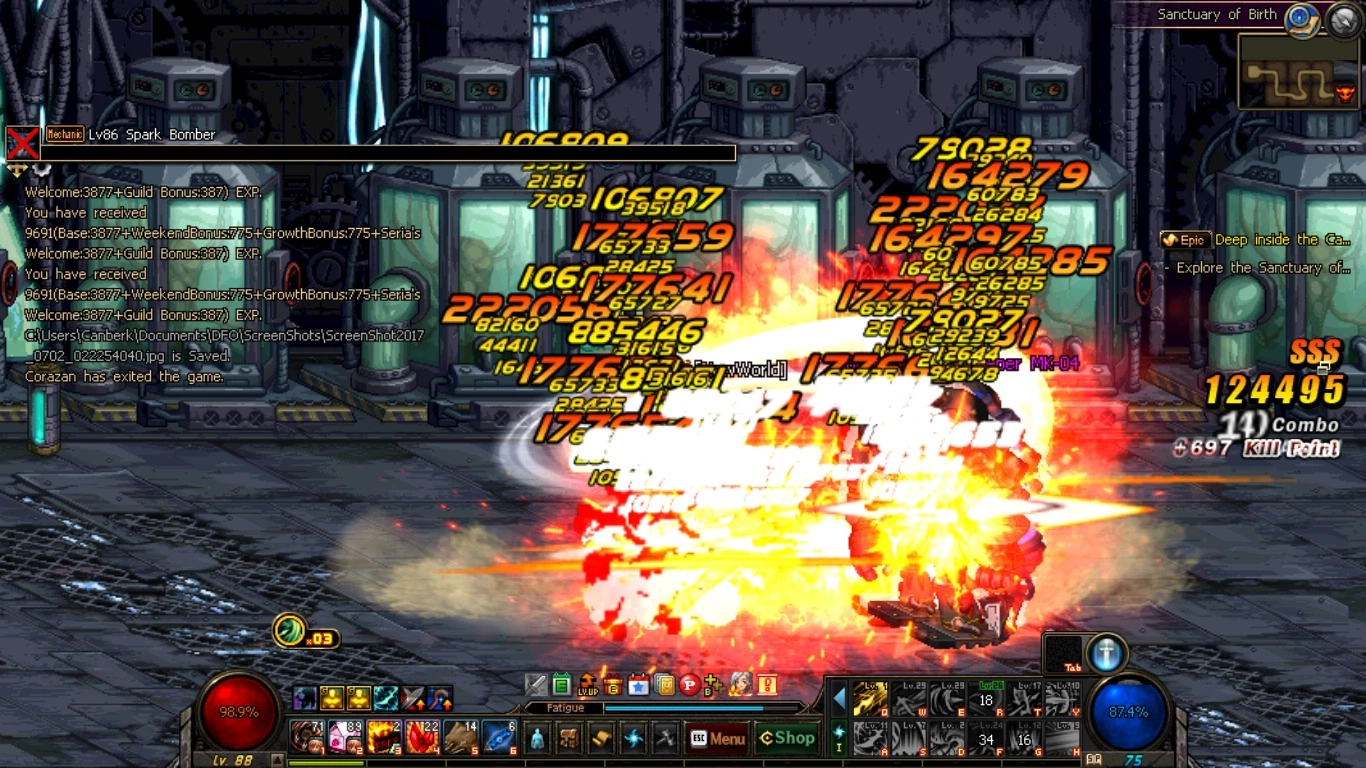Click the glowing sword orb above the MP globe
Viewport: 1366px width, 768px height.
click(1105, 653)
